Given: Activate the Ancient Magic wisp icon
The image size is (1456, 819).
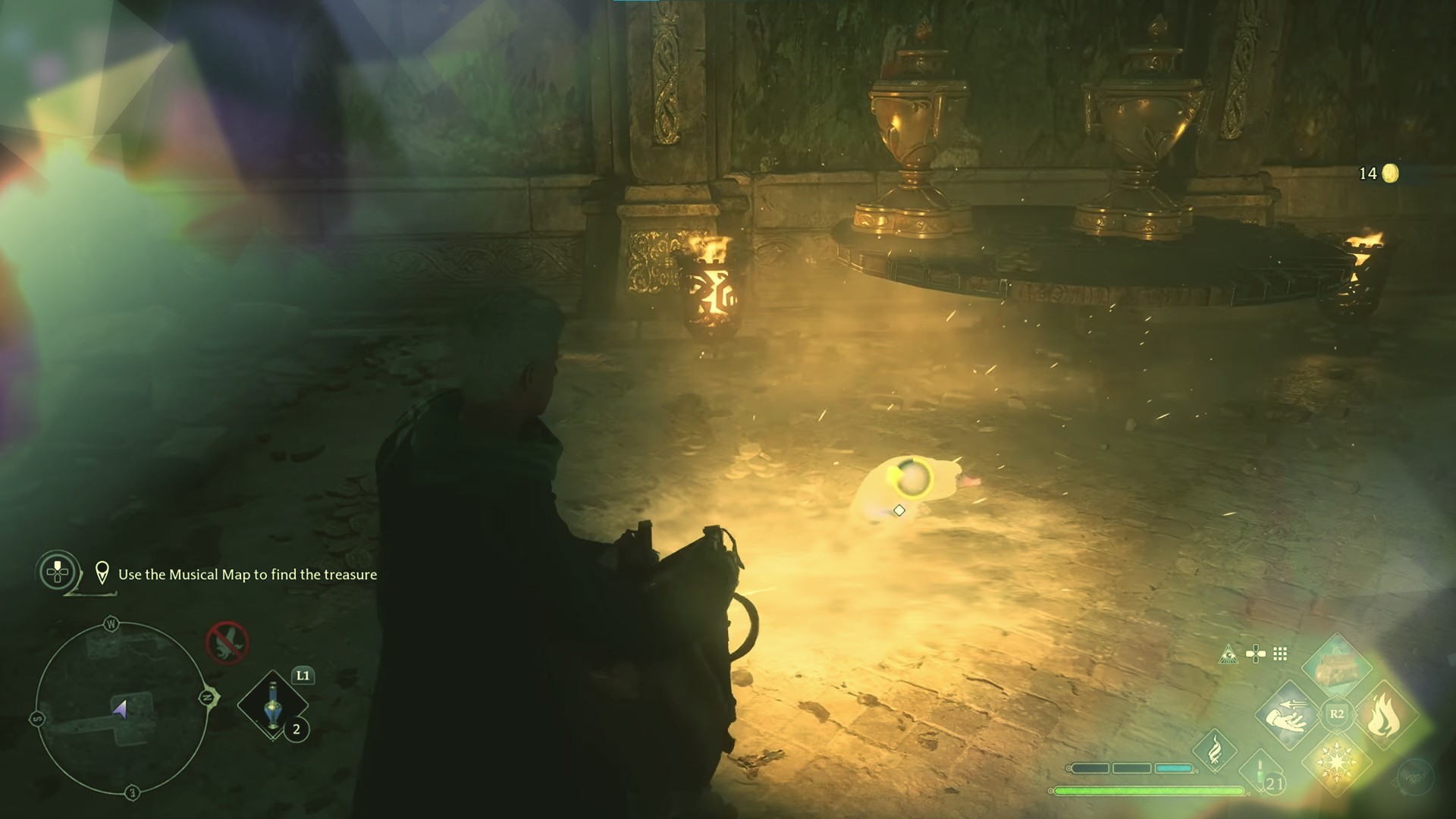Looking at the screenshot, I should [x=1215, y=749].
